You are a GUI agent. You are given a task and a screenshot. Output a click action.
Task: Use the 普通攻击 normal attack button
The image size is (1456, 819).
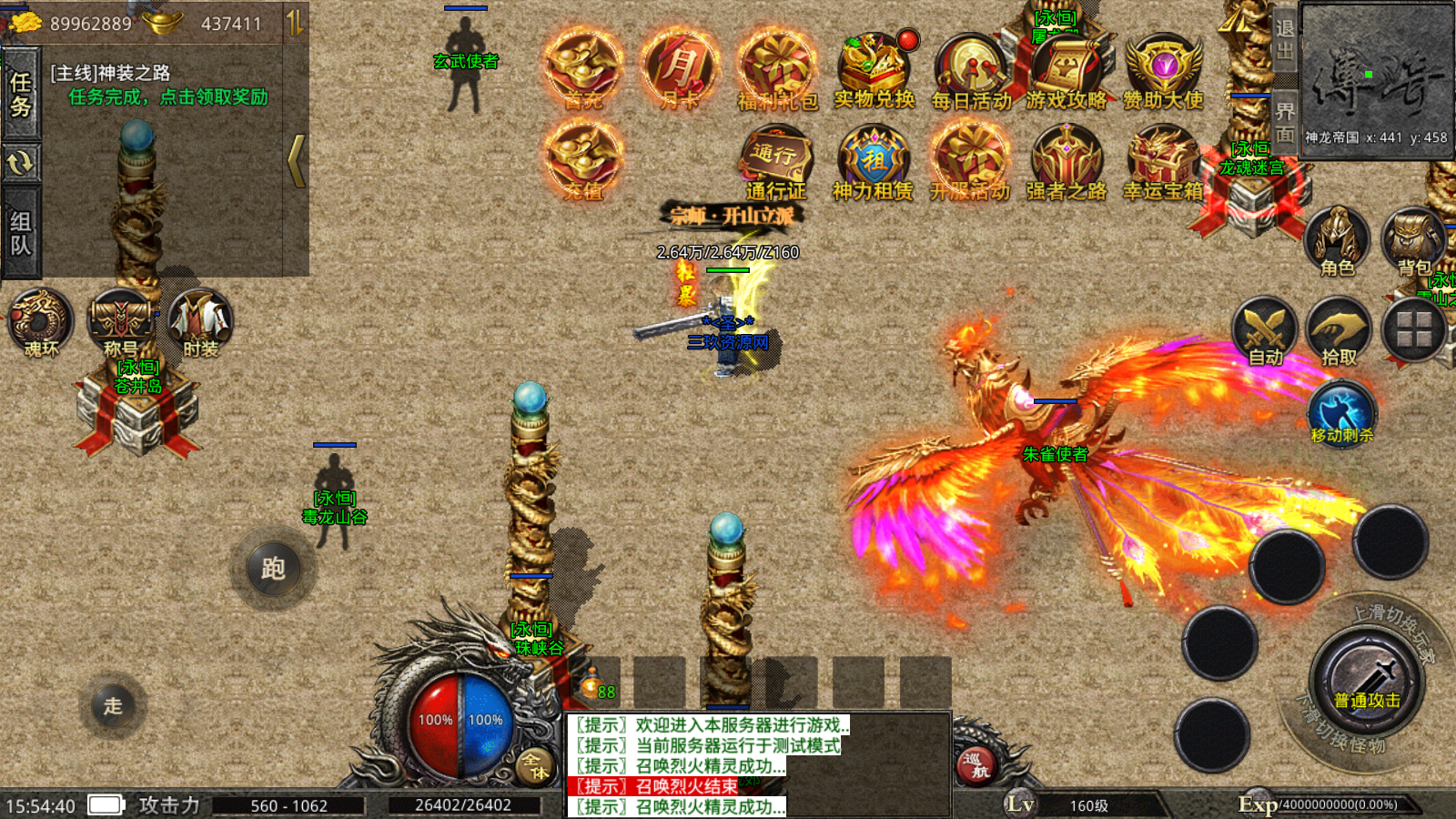tap(1367, 682)
